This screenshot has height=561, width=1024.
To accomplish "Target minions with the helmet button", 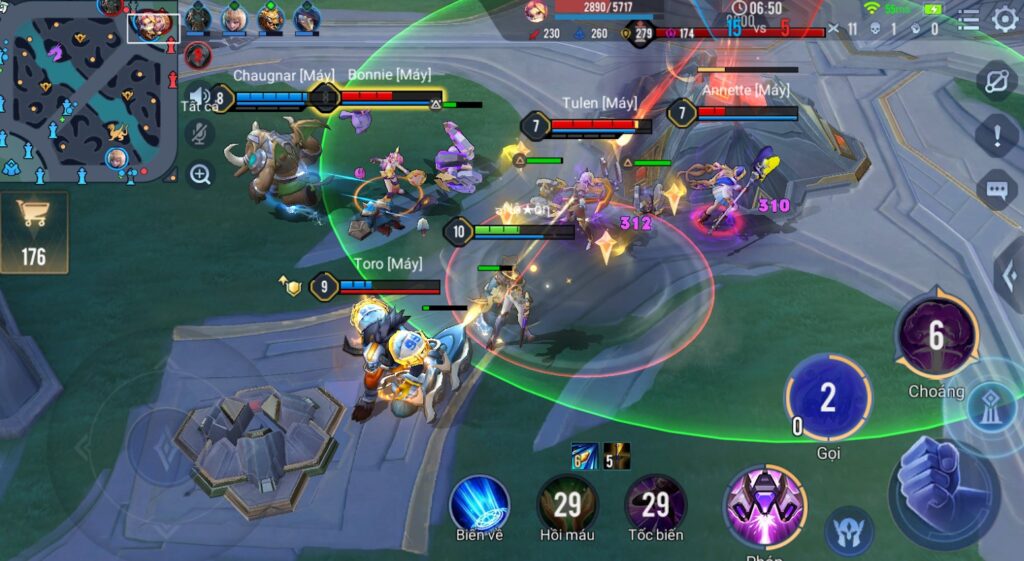I will pos(848,530).
